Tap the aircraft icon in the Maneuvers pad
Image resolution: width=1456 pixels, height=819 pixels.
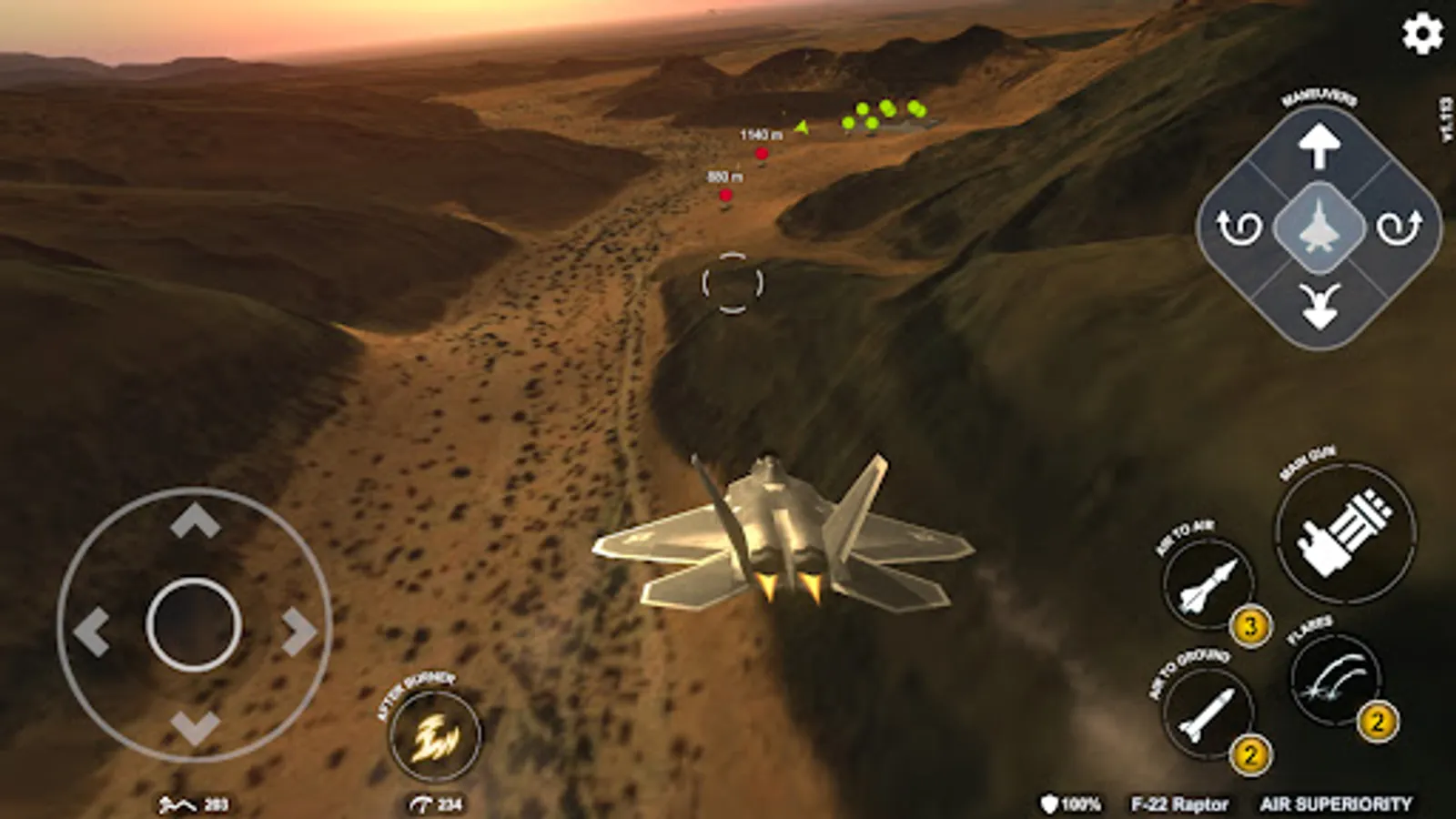[1319, 226]
